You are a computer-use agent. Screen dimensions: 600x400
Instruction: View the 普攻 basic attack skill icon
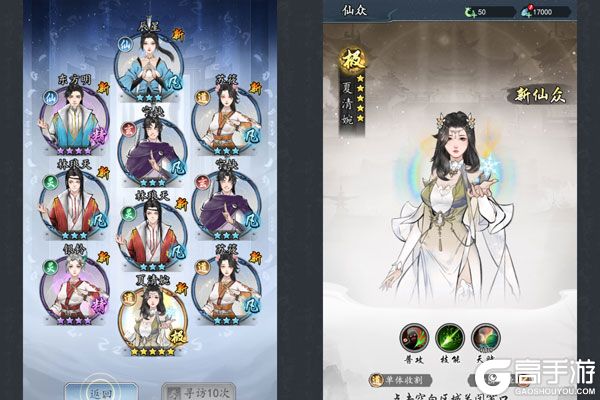411,339
